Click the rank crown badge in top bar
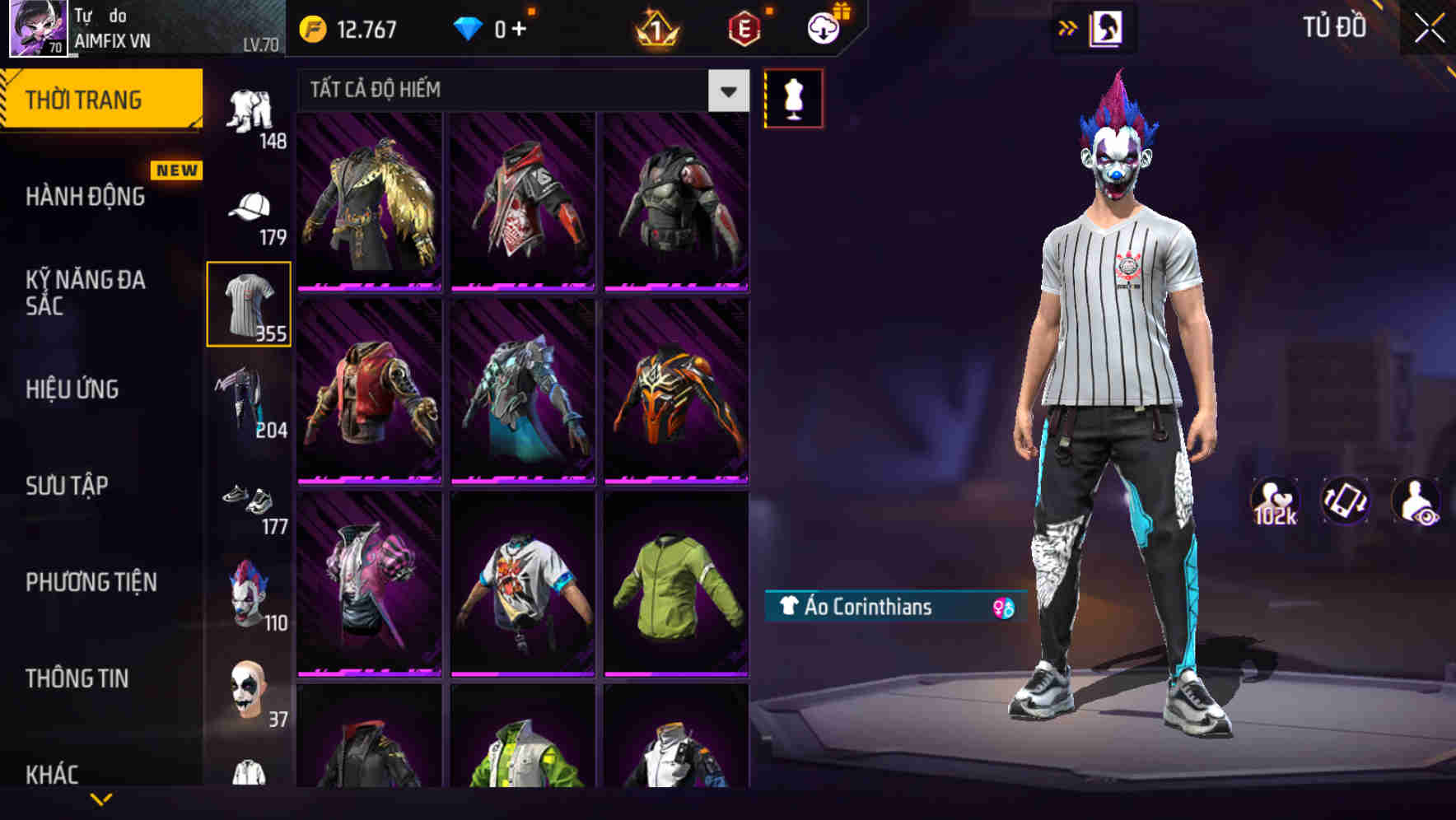The height and width of the screenshot is (820, 1456). point(653,27)
